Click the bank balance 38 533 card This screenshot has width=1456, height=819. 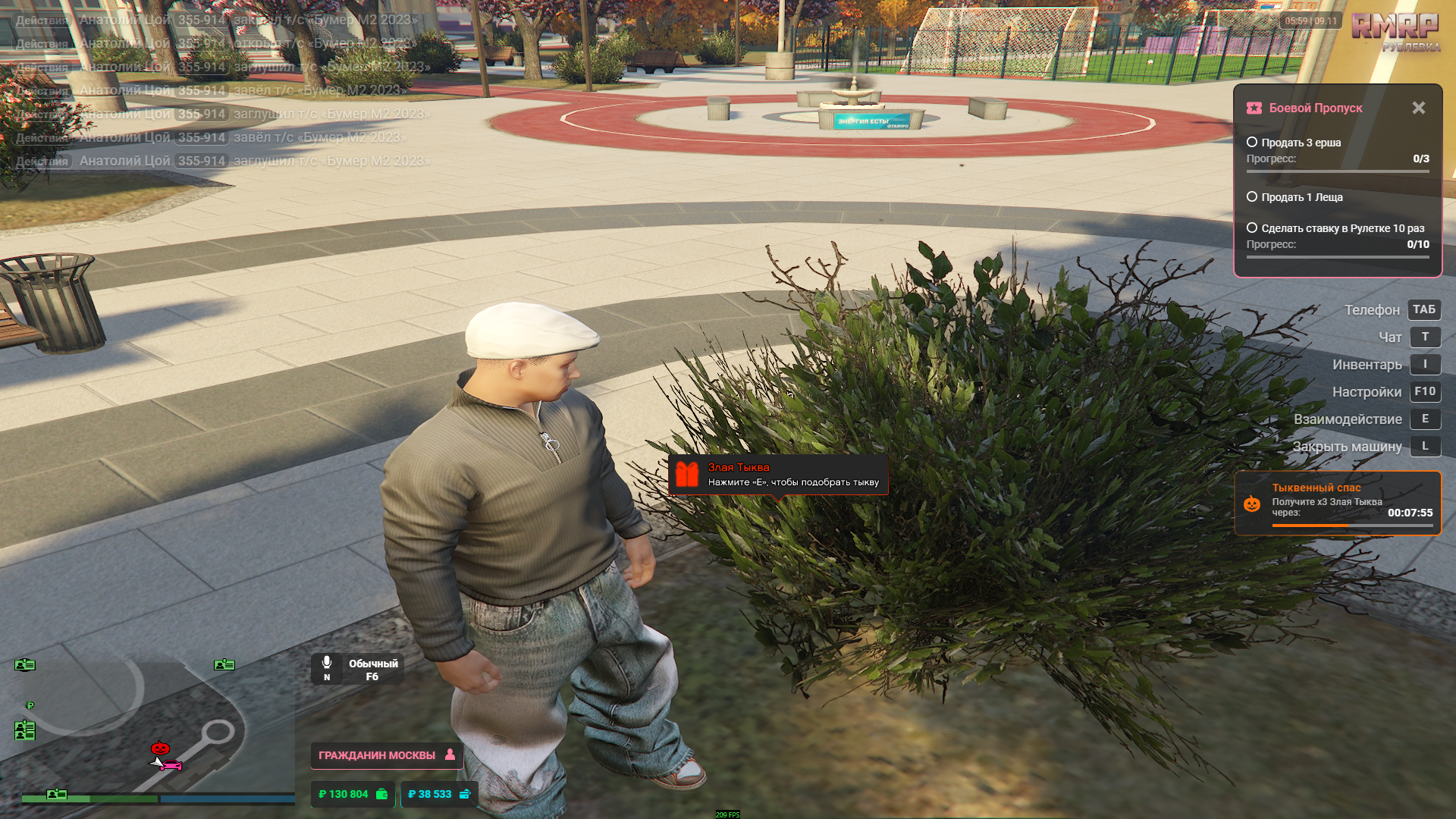pyautogui.click(x=438, y=794)
